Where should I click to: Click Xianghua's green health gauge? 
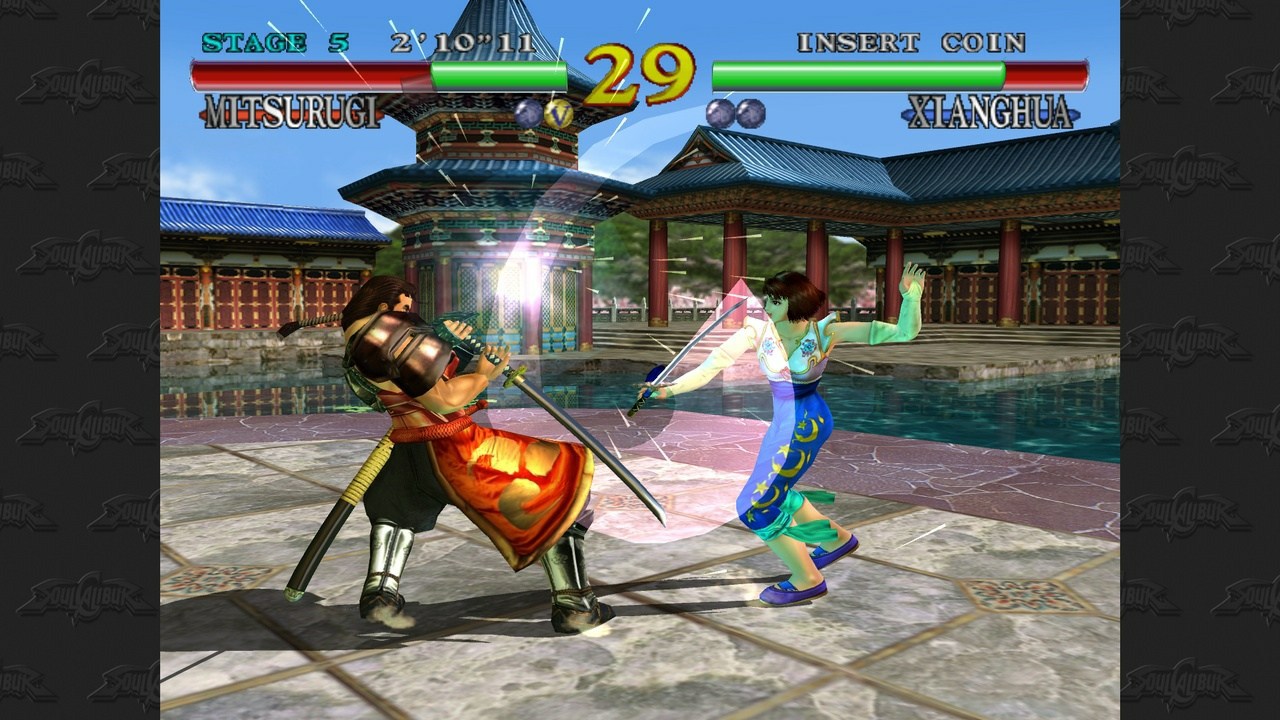(x=860, y=72)
